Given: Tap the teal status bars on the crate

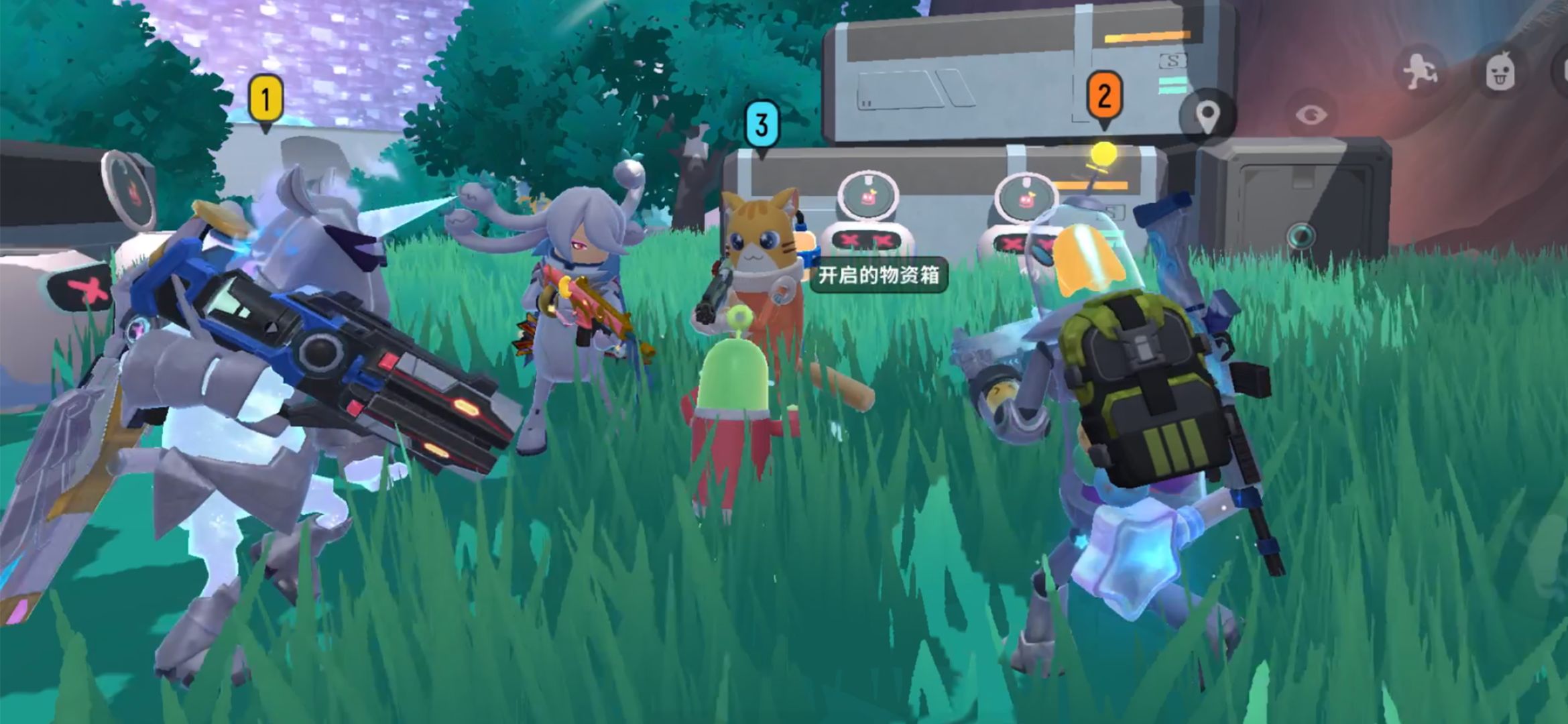Looking at the screenshot, I should point(1172,86).
